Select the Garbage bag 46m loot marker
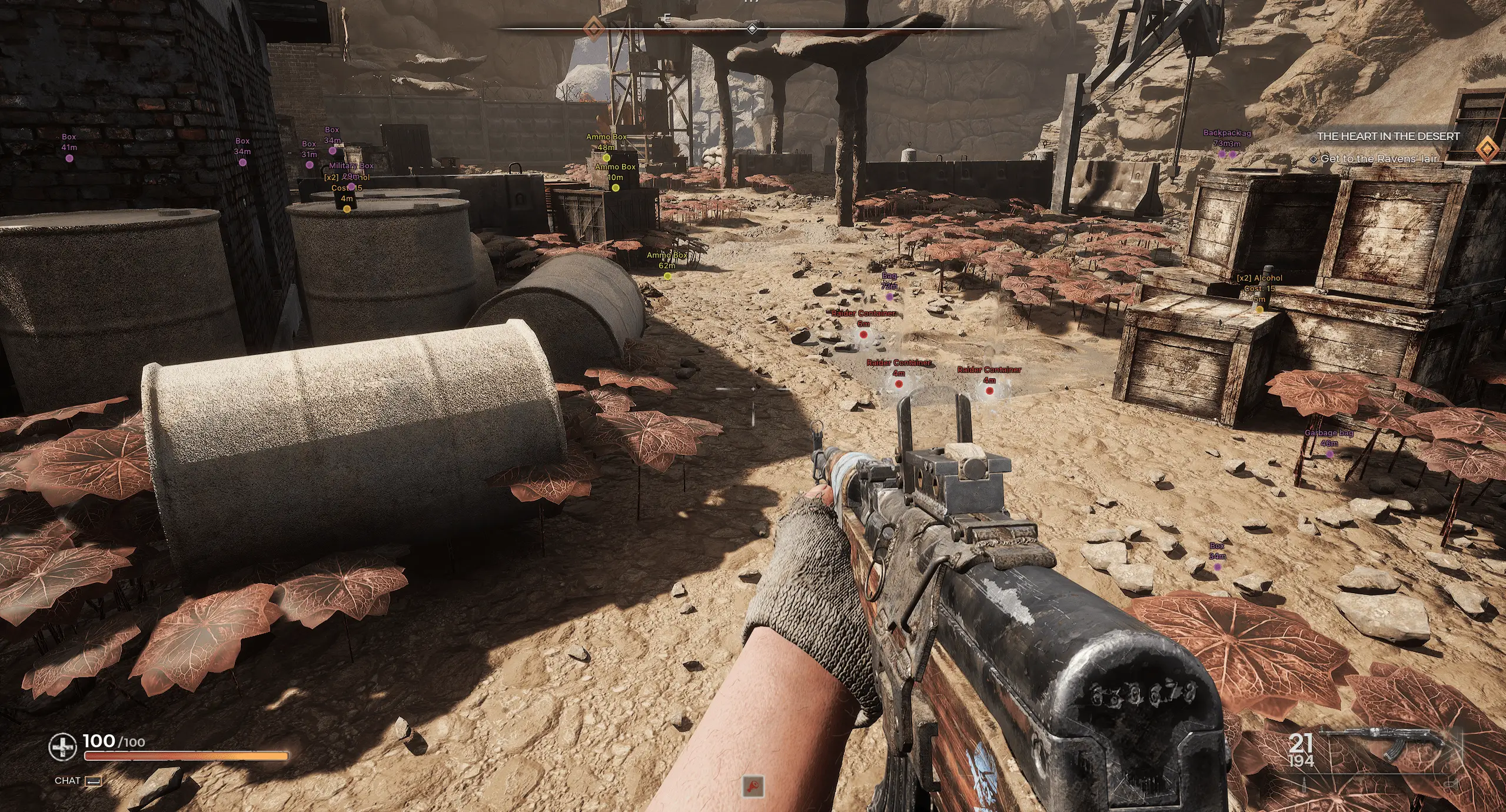This screenshot has height=812, width=1506. tap(1329, 454)
